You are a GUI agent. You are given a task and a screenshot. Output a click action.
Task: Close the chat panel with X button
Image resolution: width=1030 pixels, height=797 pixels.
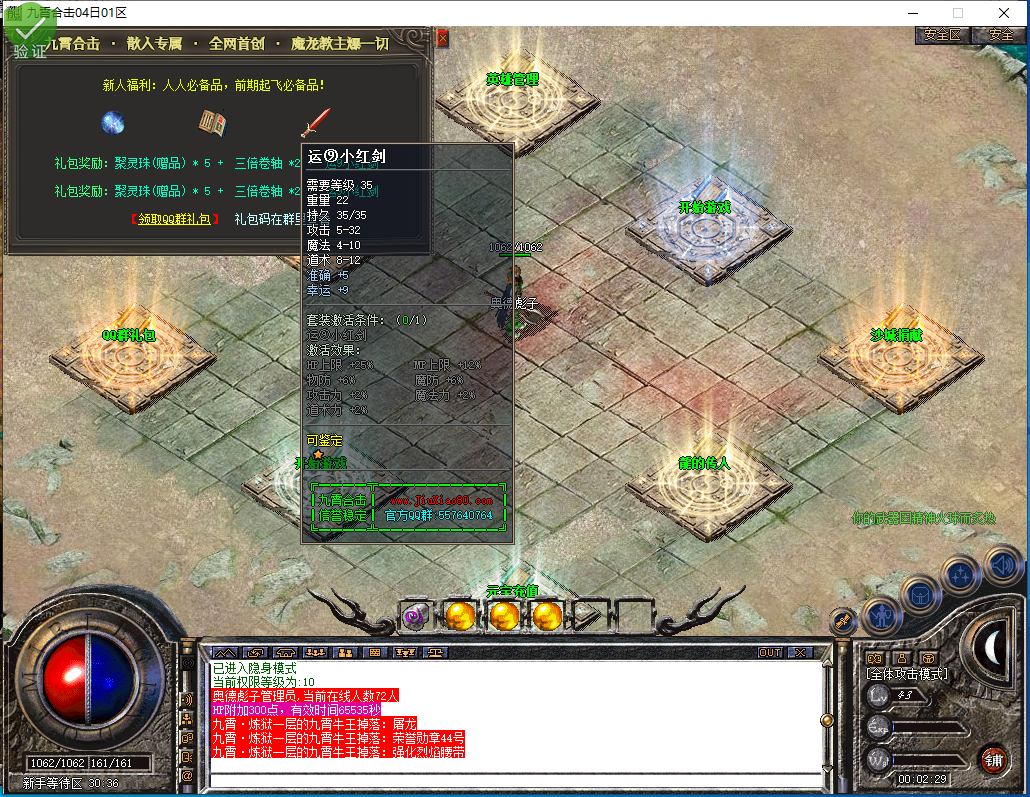801,652
